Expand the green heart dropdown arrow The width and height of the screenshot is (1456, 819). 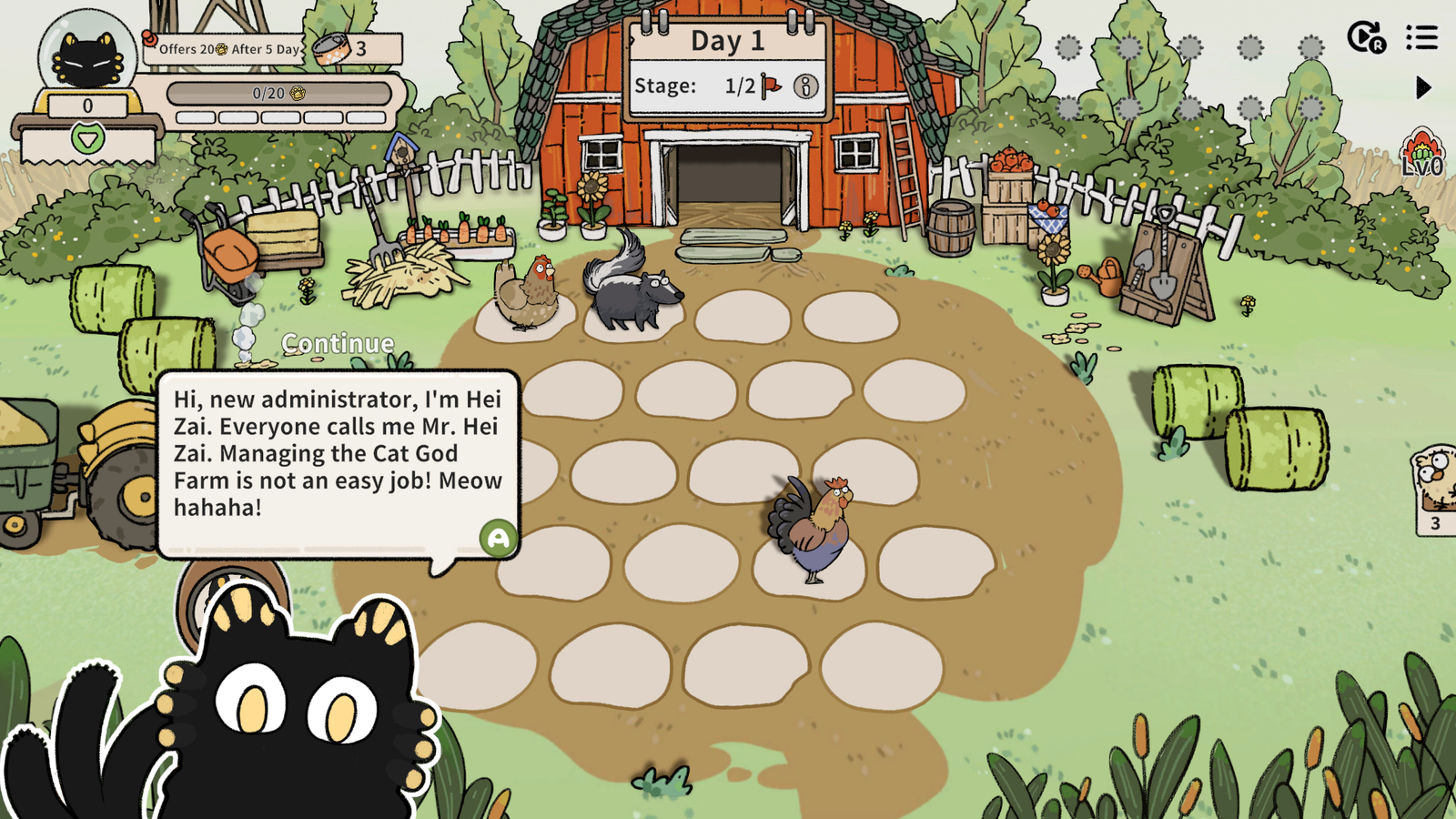coord(88,139)
